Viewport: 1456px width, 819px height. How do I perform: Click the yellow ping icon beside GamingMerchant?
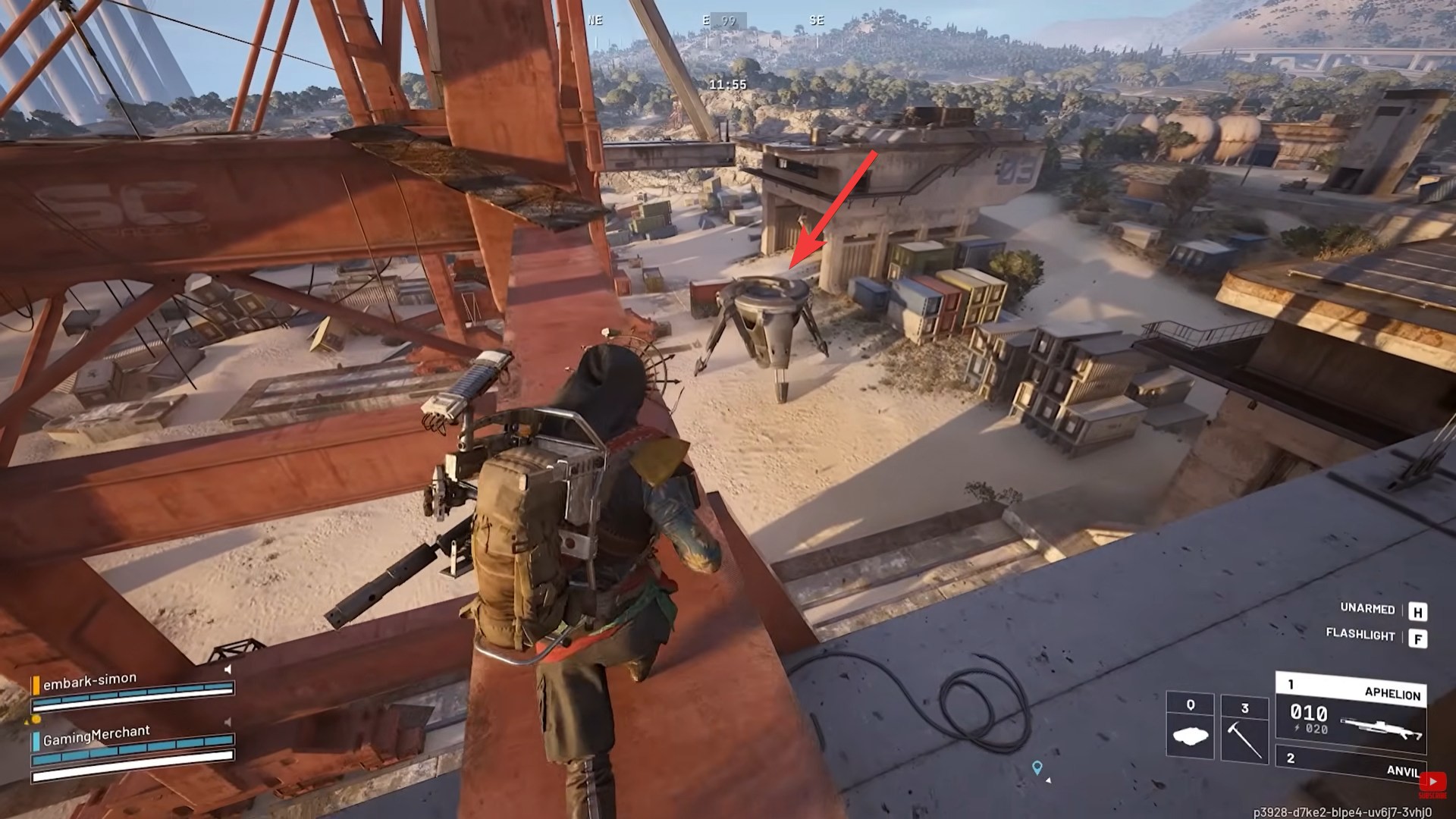pyautogui.click(x=36, y=720)
